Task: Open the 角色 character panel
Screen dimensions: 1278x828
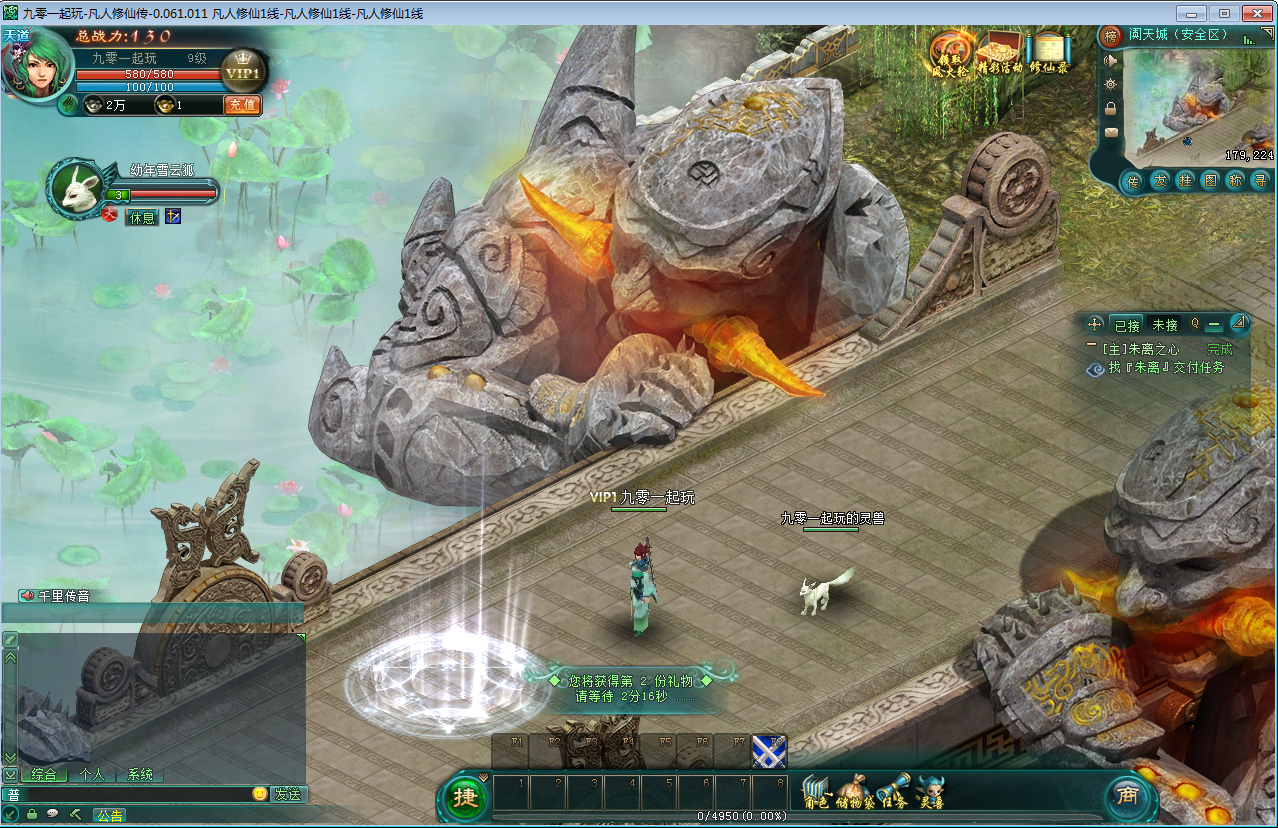Action: (817, 793)
